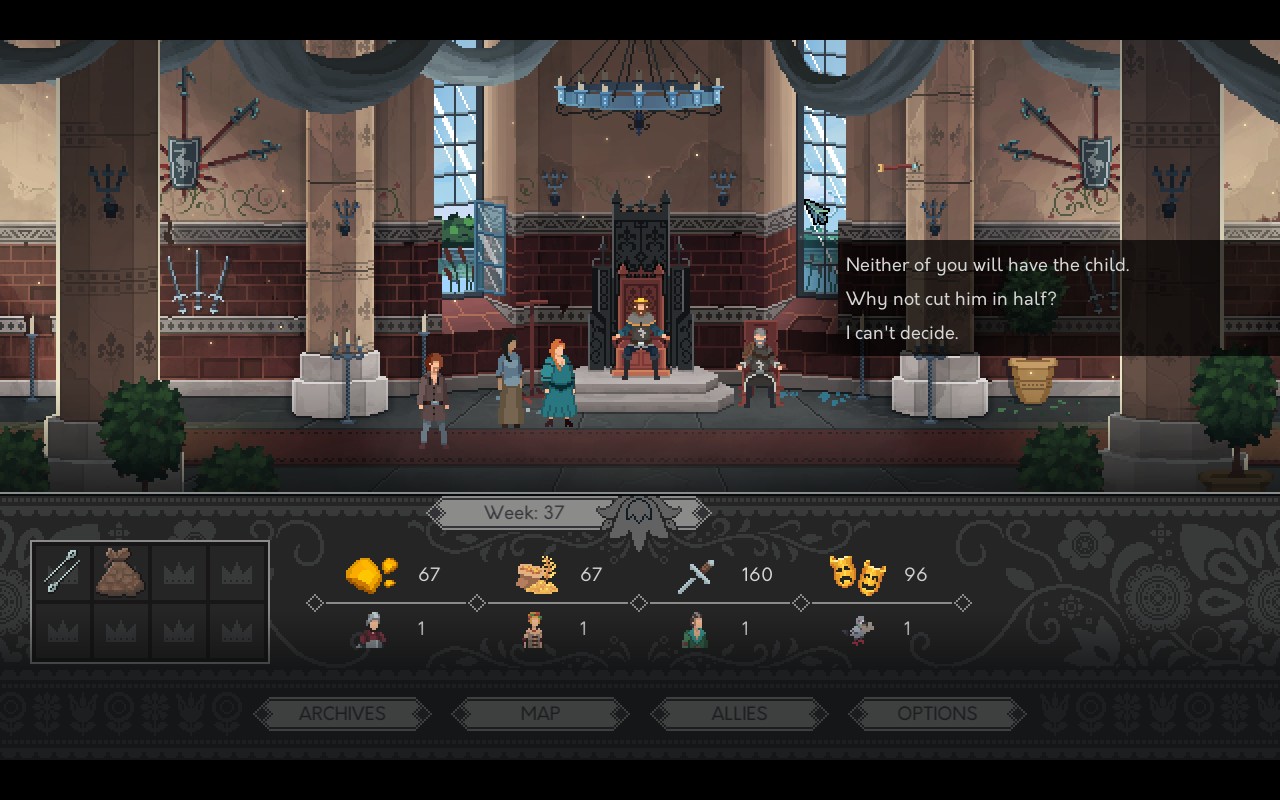The width and height of the screenshot is (1280, 800).
Task: Choose "Neither of you will have the child."
Action: [x=986, y=265]
